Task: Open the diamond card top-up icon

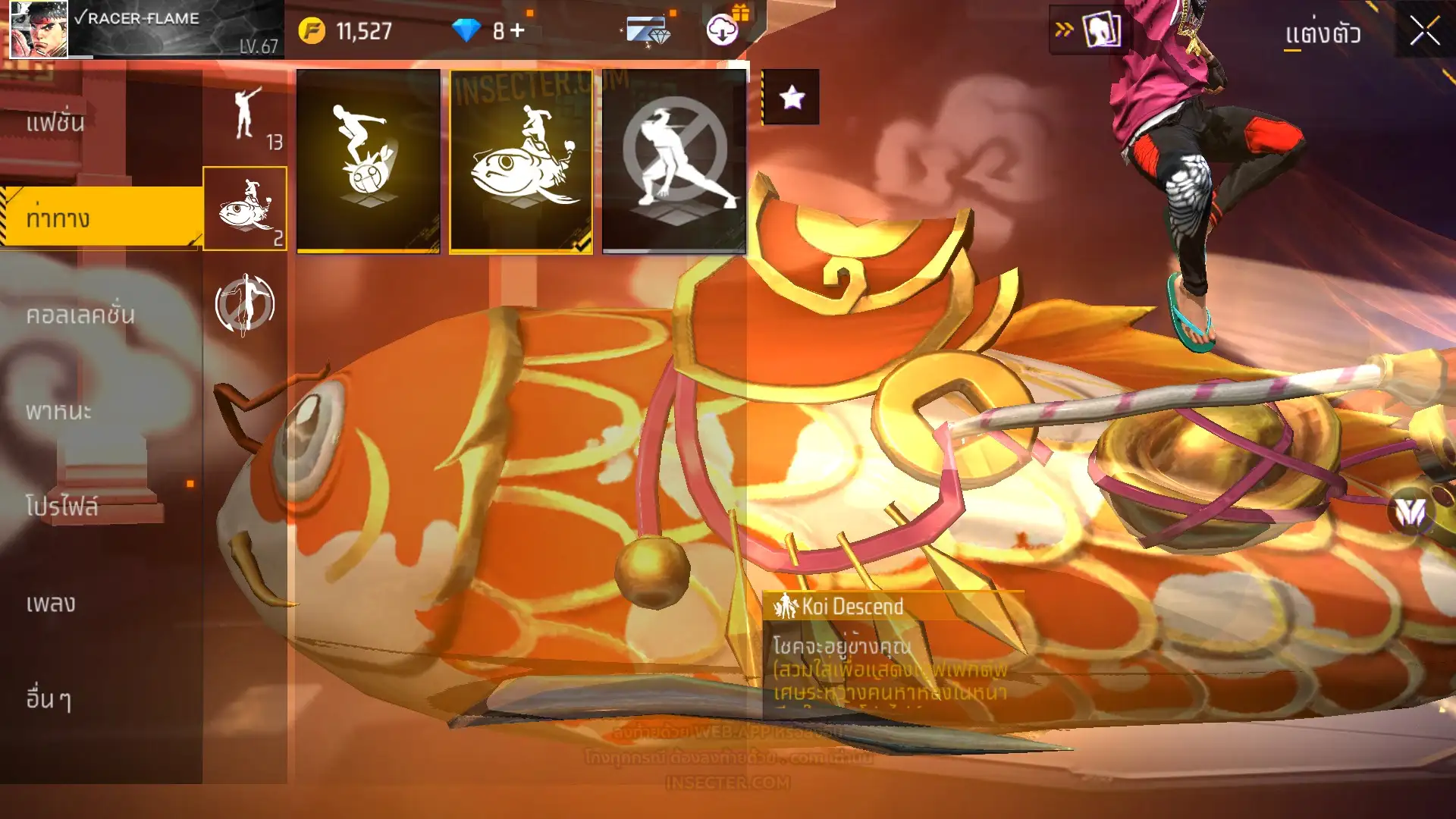Action: (647, 32)
